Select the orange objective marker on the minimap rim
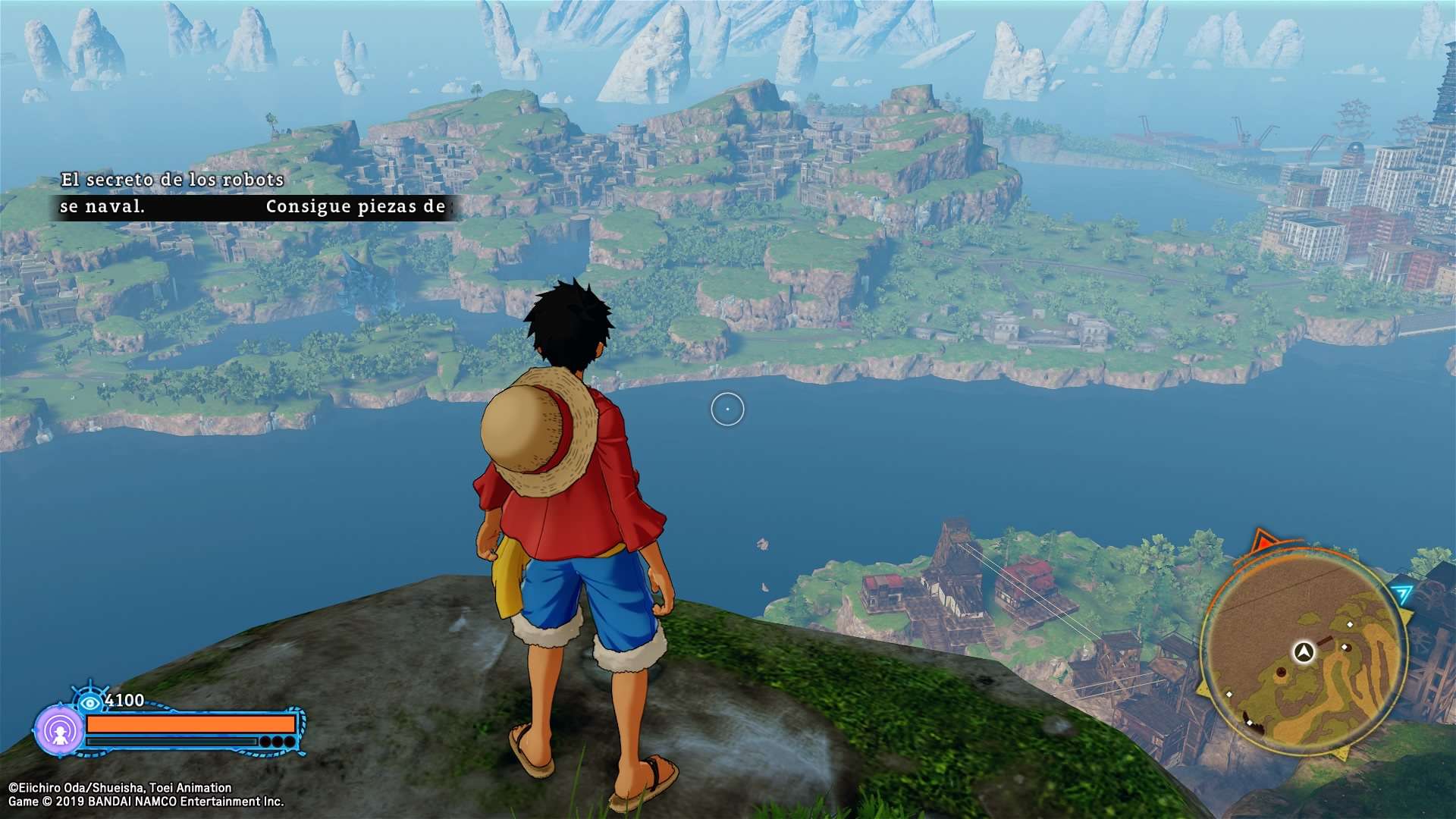Image resolution: width=1456 pixels, height=819 pixels. pos(1264,541)
